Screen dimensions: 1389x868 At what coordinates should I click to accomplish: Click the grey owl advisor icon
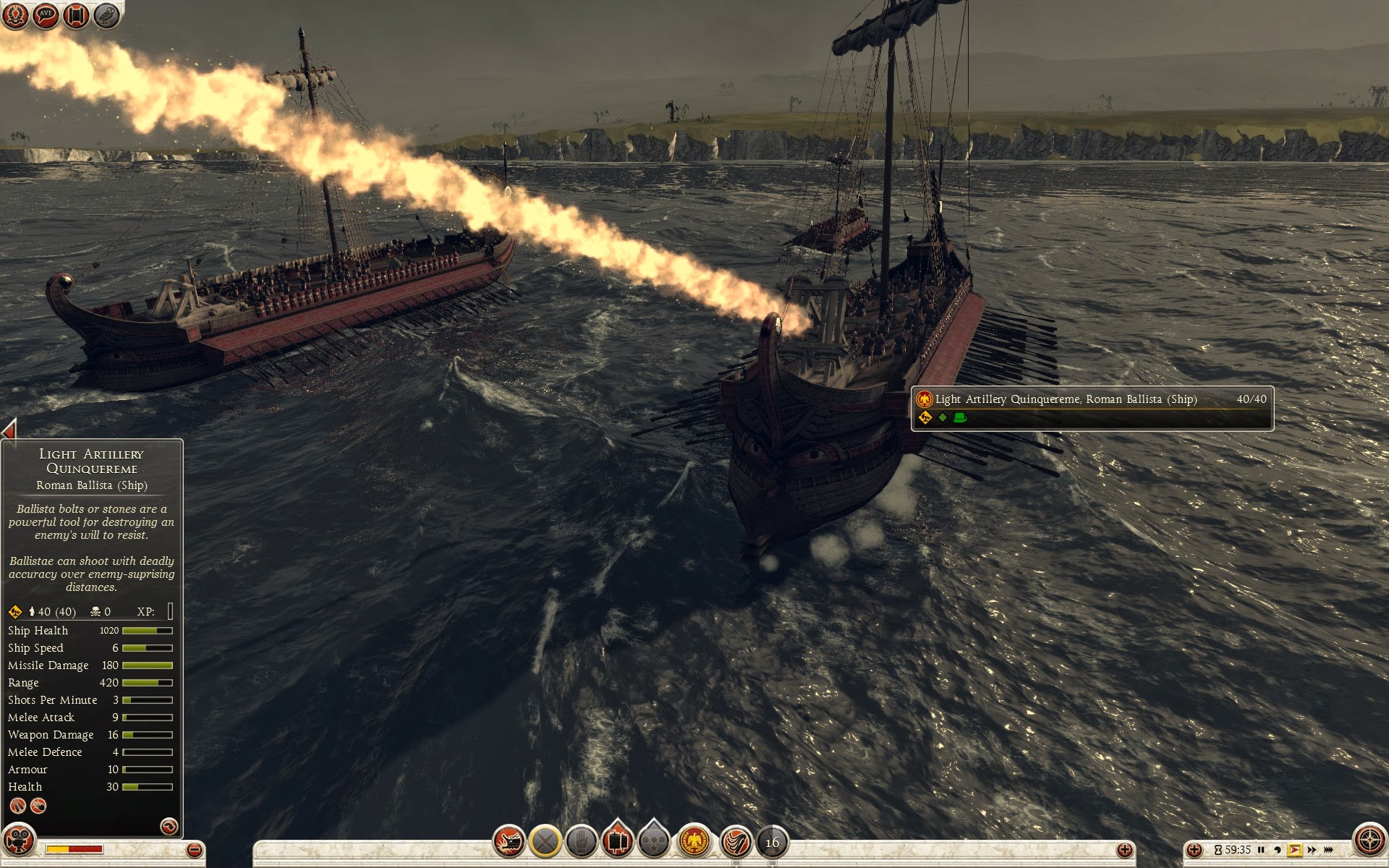point(106,15)
